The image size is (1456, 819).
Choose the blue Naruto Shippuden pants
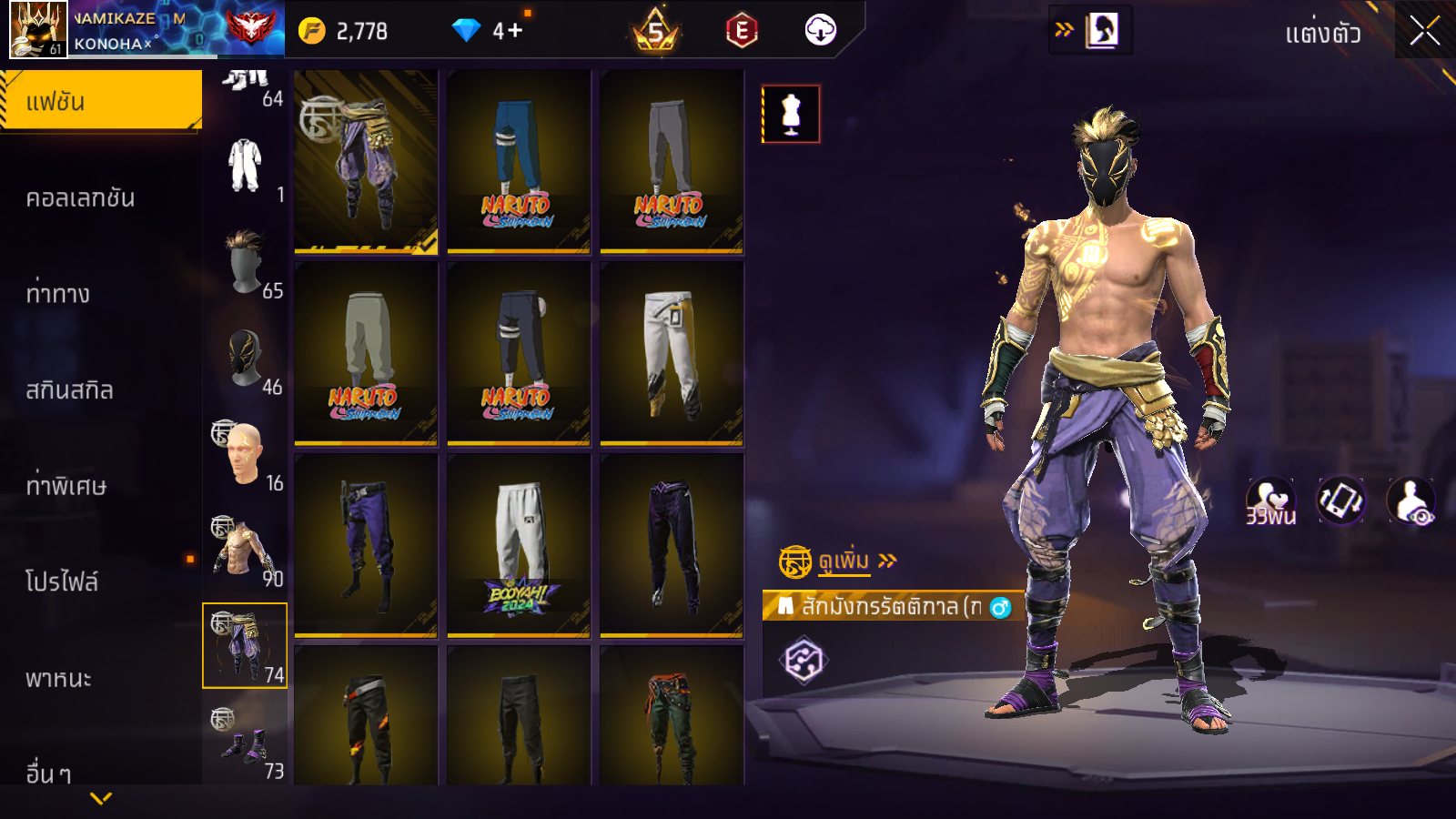pos(519,161)
